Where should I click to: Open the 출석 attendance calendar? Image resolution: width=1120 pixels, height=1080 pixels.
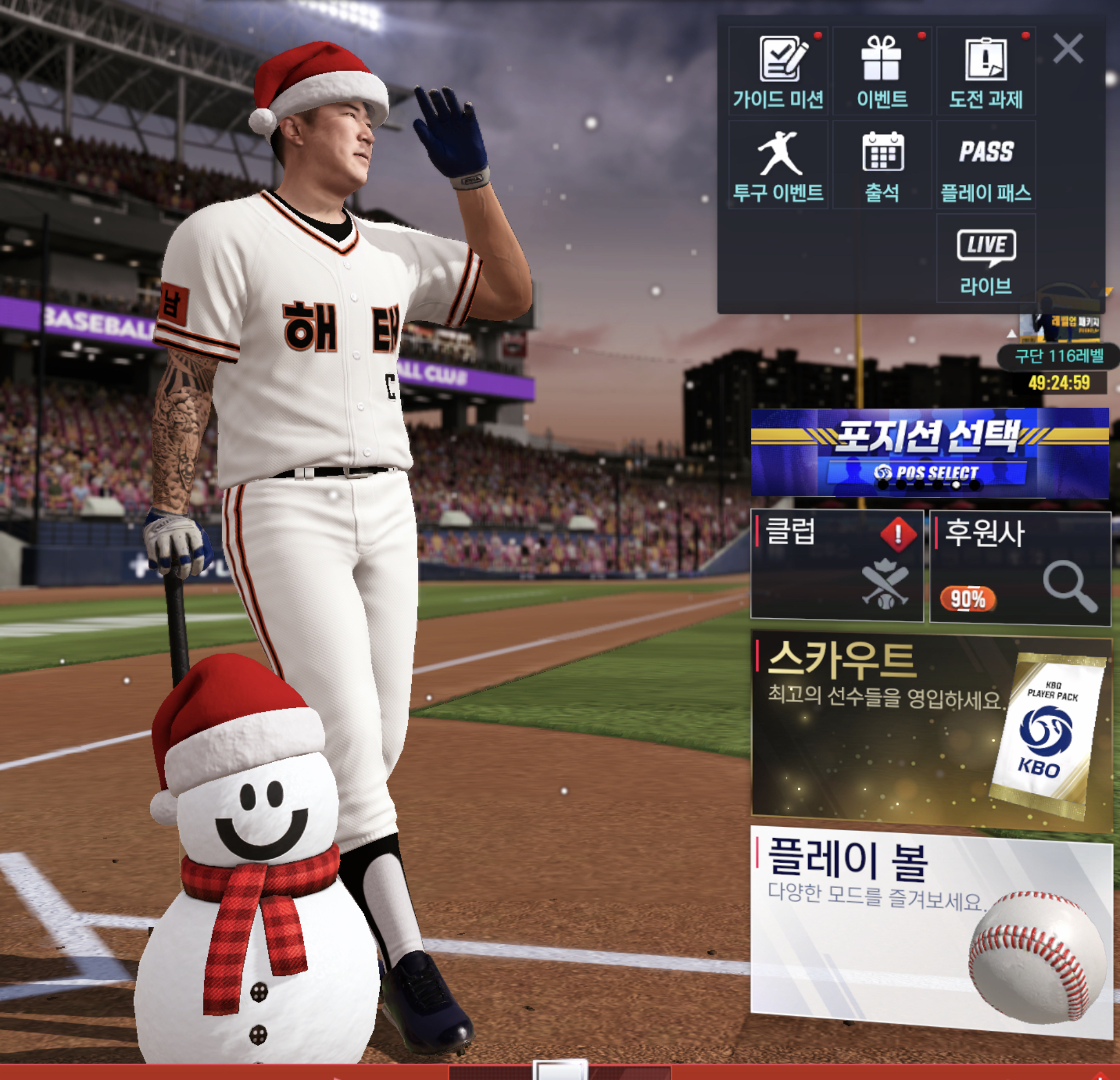(x=882, y=165)
